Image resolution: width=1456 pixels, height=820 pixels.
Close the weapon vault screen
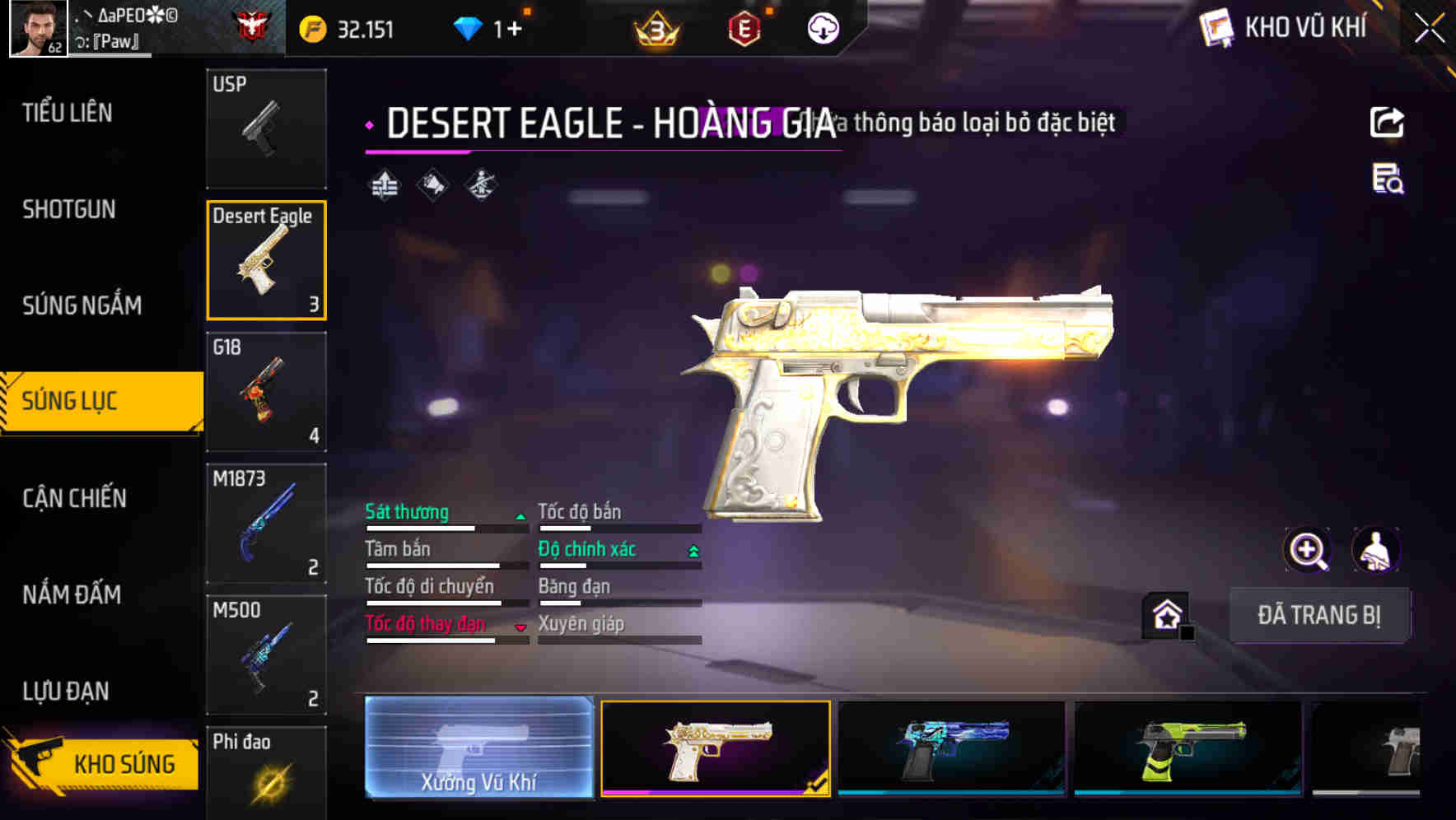coord(1430,29)
